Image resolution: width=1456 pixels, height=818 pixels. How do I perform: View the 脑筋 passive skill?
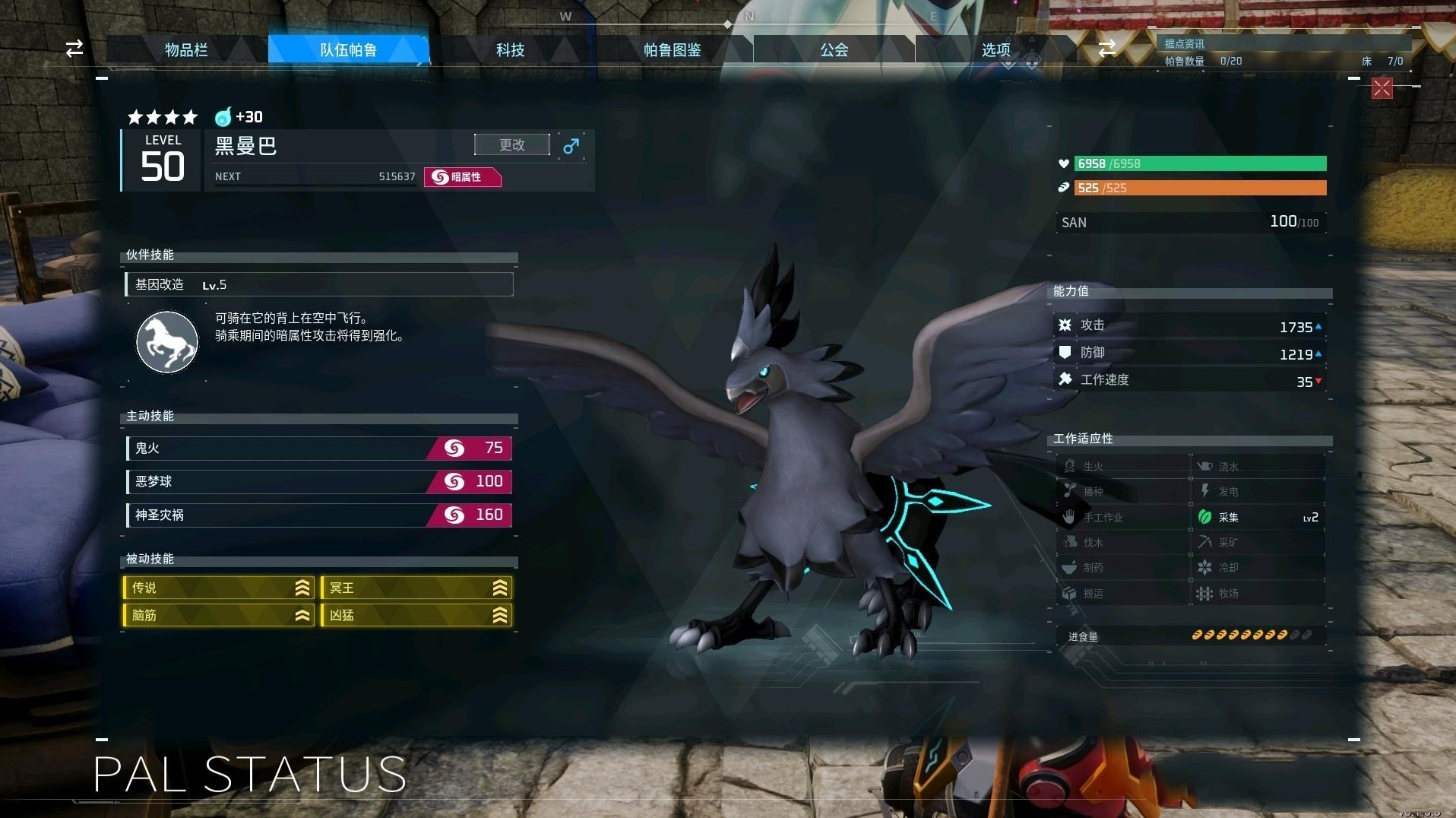[219, 615]
